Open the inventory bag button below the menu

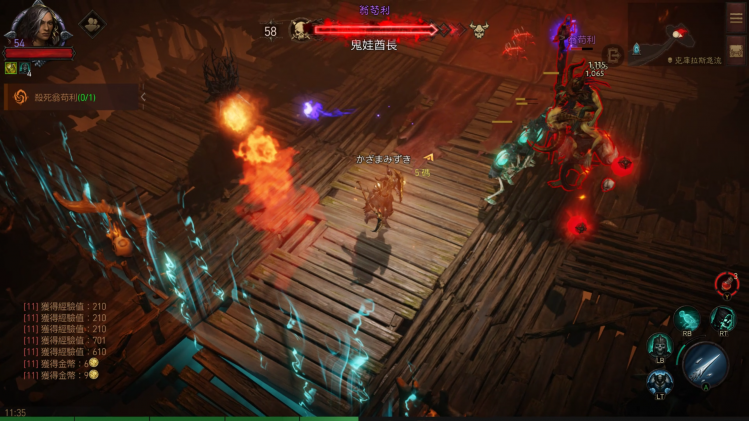[736, 50]
